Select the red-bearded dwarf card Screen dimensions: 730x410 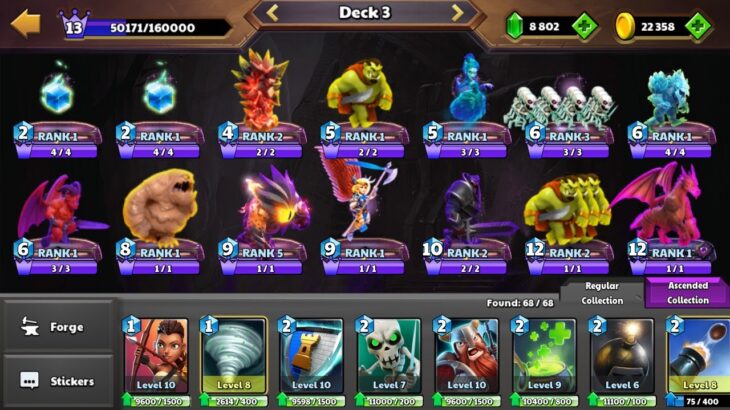click(466, 358)
